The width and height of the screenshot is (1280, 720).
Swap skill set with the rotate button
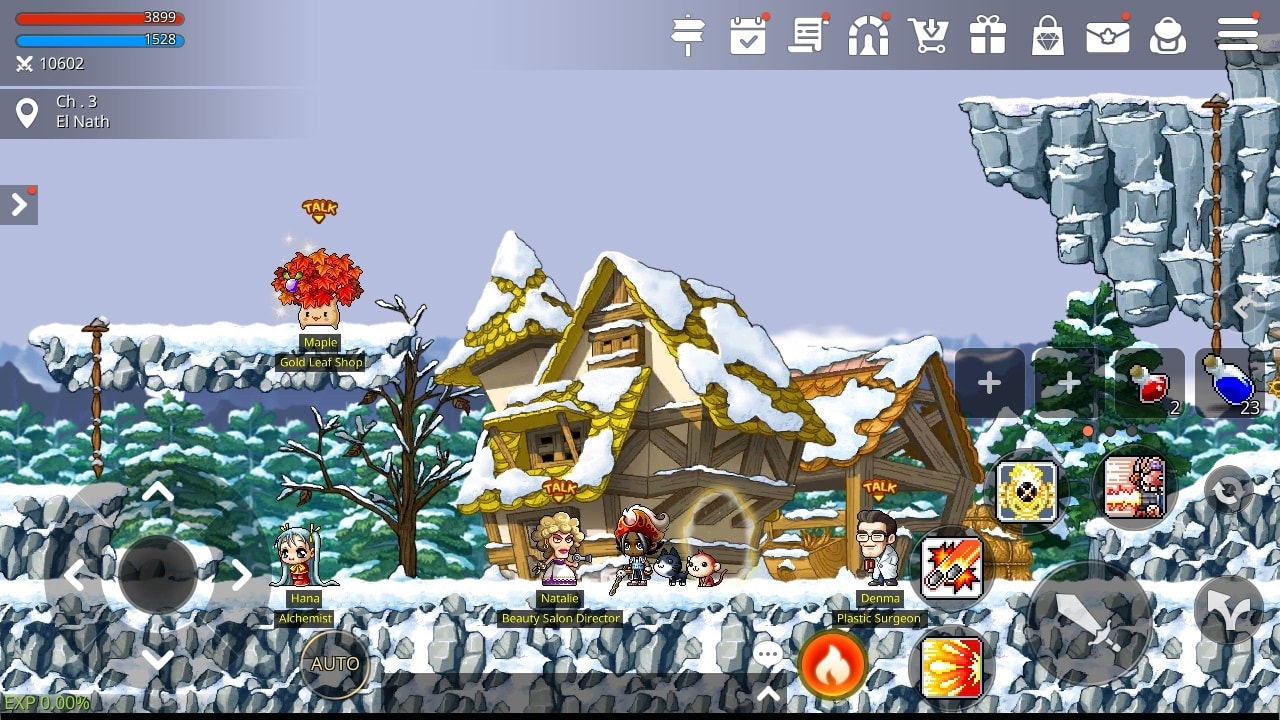1228,491
